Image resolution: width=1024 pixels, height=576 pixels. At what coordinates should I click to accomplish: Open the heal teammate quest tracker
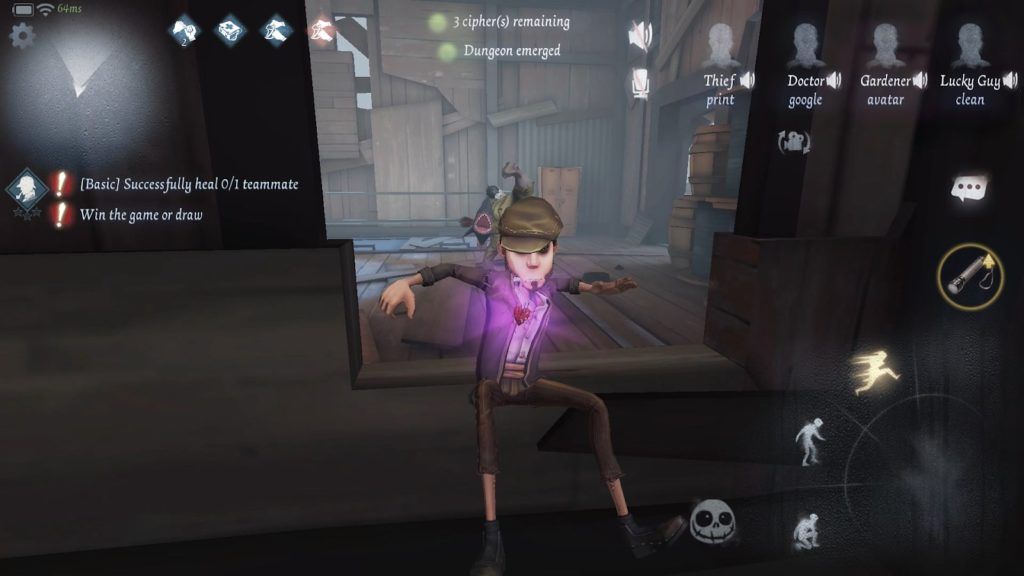[x=27, y=188]
